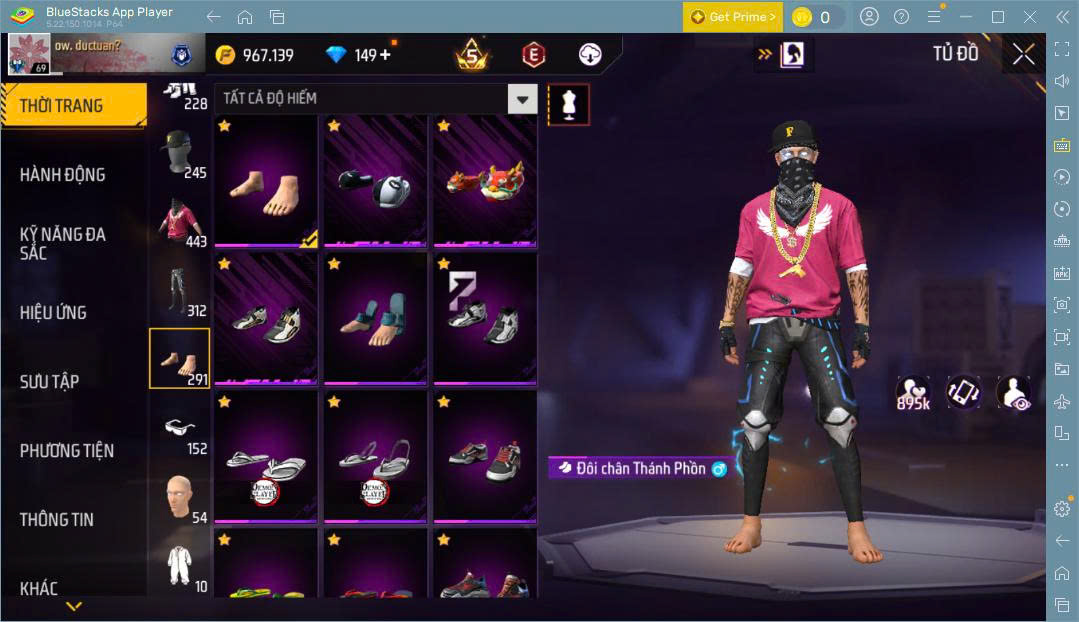This screenshot has height=622, width=1079.
Task: Go to the SƯU TẬP tab
Action: tap(50, 381)
